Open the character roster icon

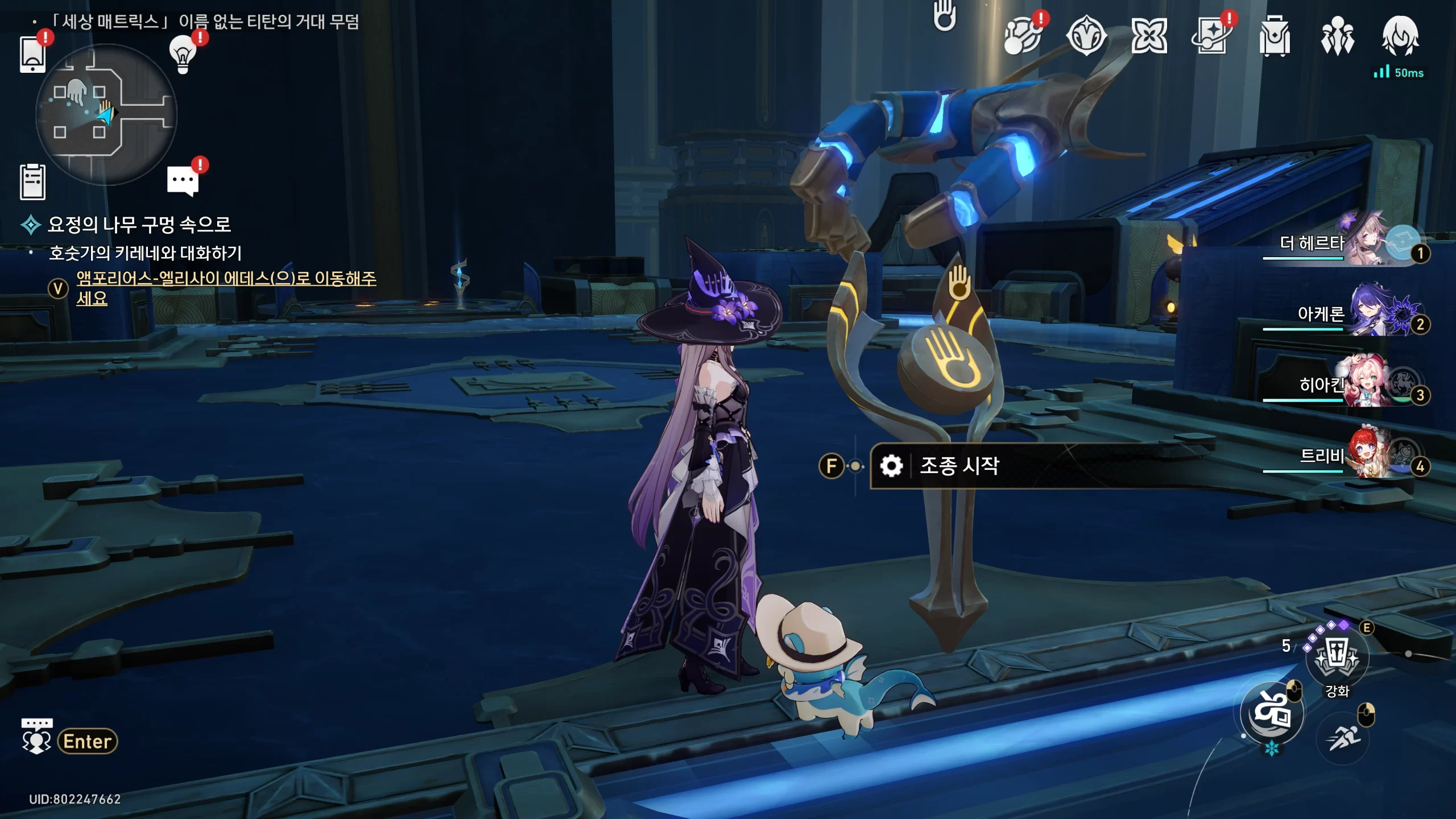pyautogui.click(x=1337, y=36)
